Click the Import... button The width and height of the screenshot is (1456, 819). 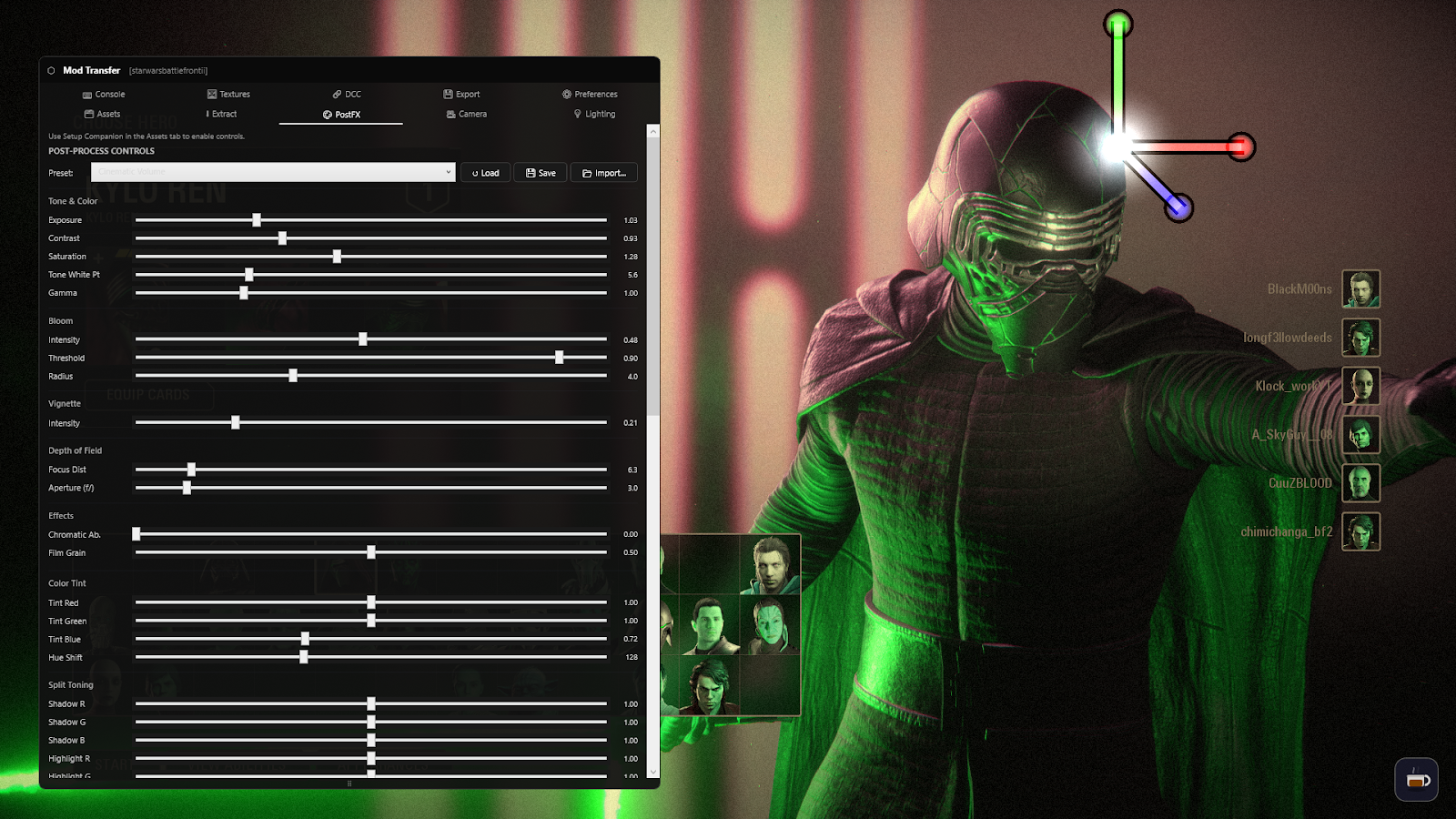pos(603,172)
